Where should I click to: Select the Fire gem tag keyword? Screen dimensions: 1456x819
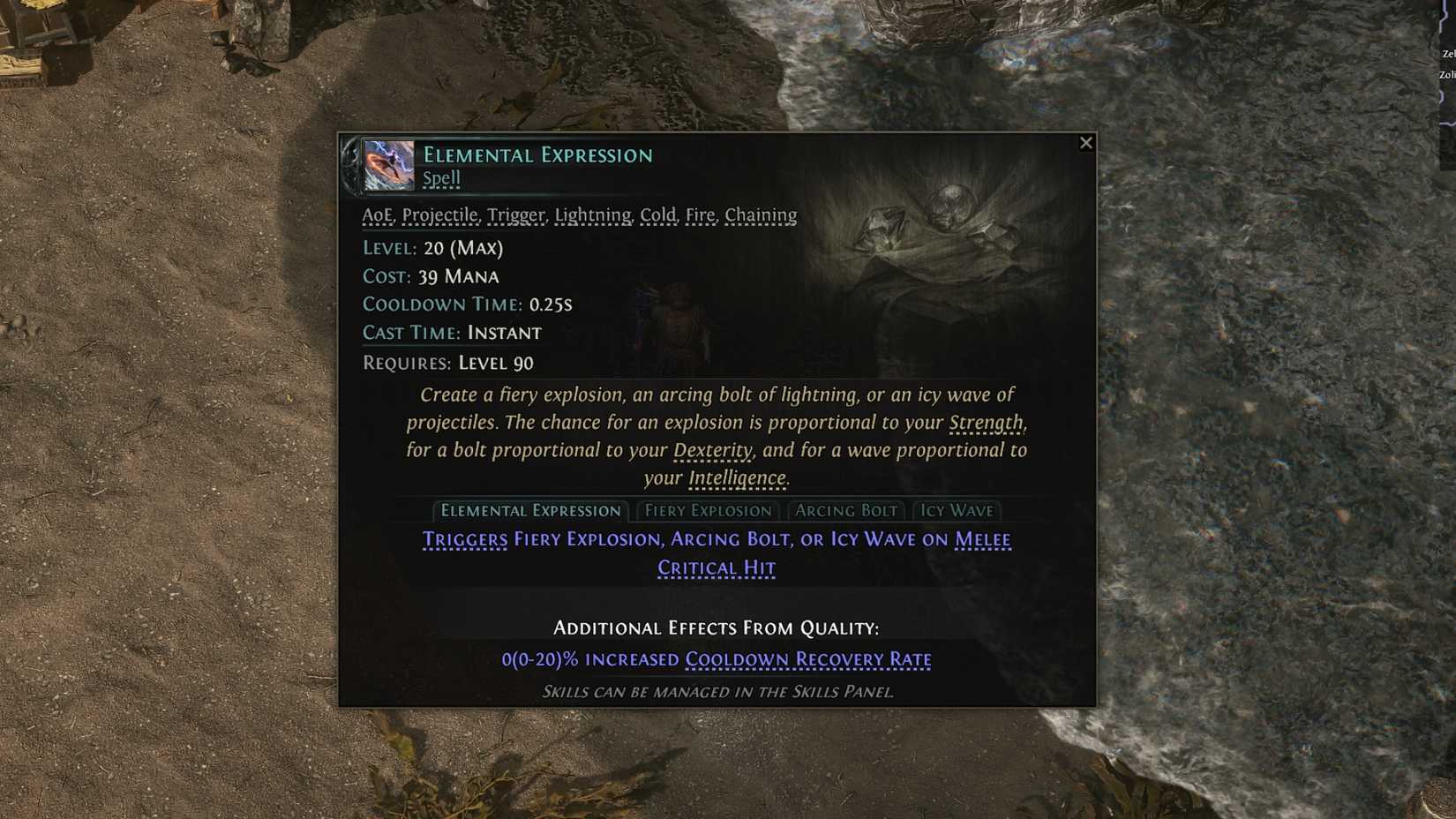click(702, 214)
